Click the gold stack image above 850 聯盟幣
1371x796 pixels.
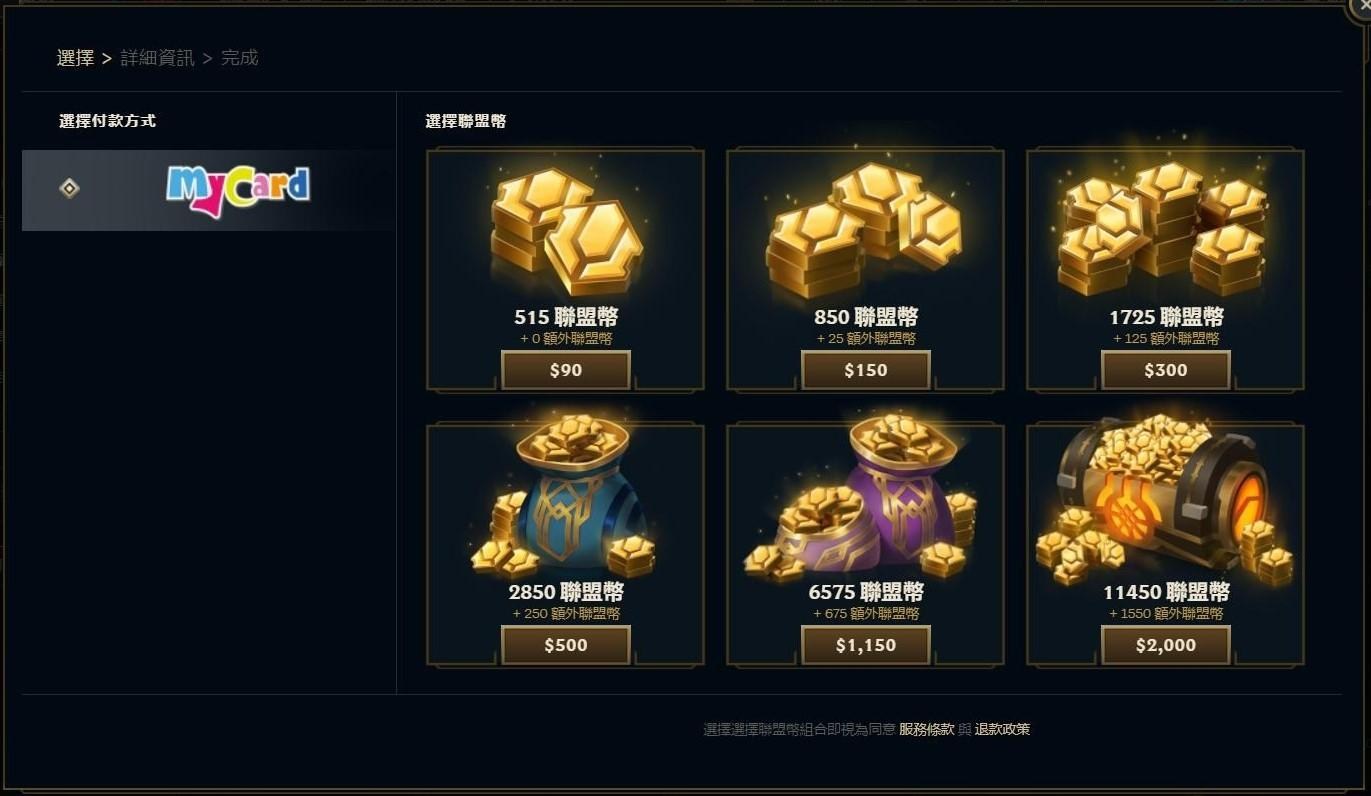click(865, 225)
